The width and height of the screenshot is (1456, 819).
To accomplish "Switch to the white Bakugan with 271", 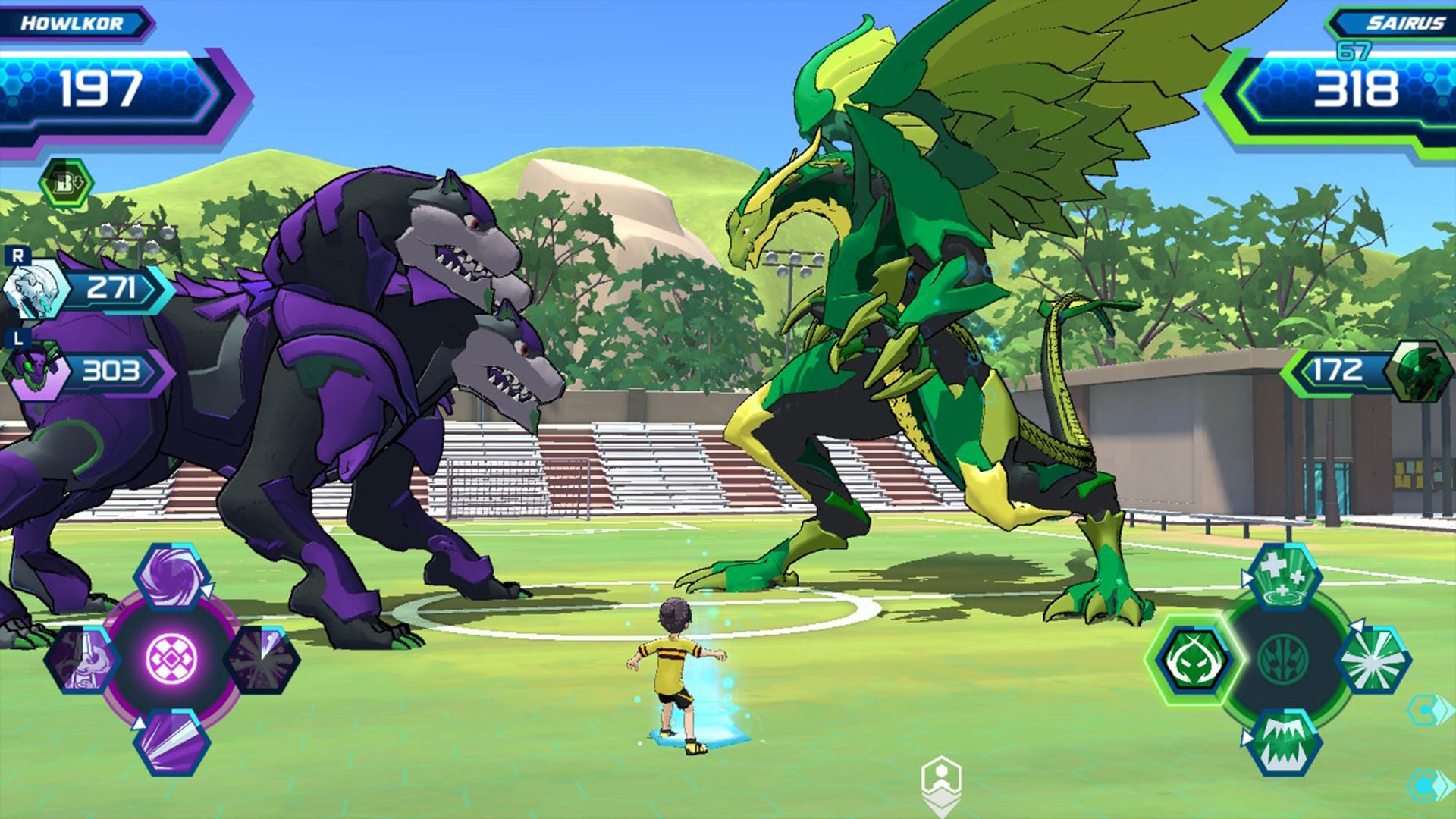I will (x=34, y=289).
